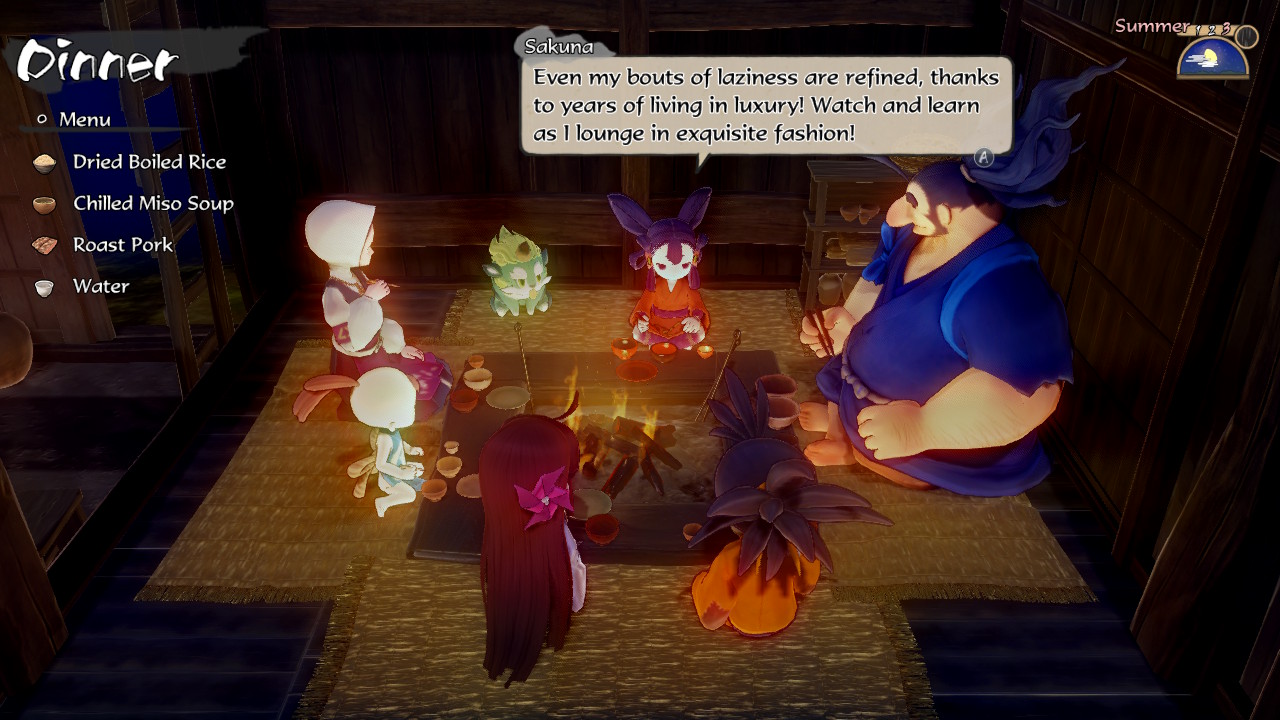Choose Chilled Miso Soup from dinner menu
1280x720 pixels.
click(153, 203)
